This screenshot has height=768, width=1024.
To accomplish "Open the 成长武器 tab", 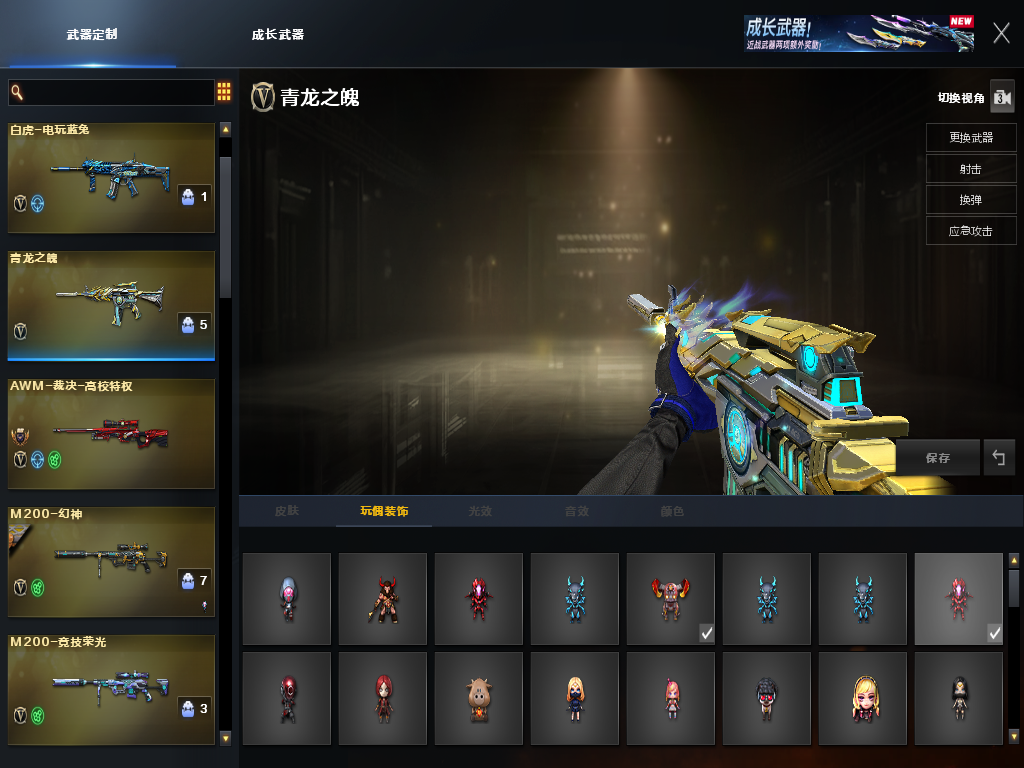I will [x=277, y=34].
